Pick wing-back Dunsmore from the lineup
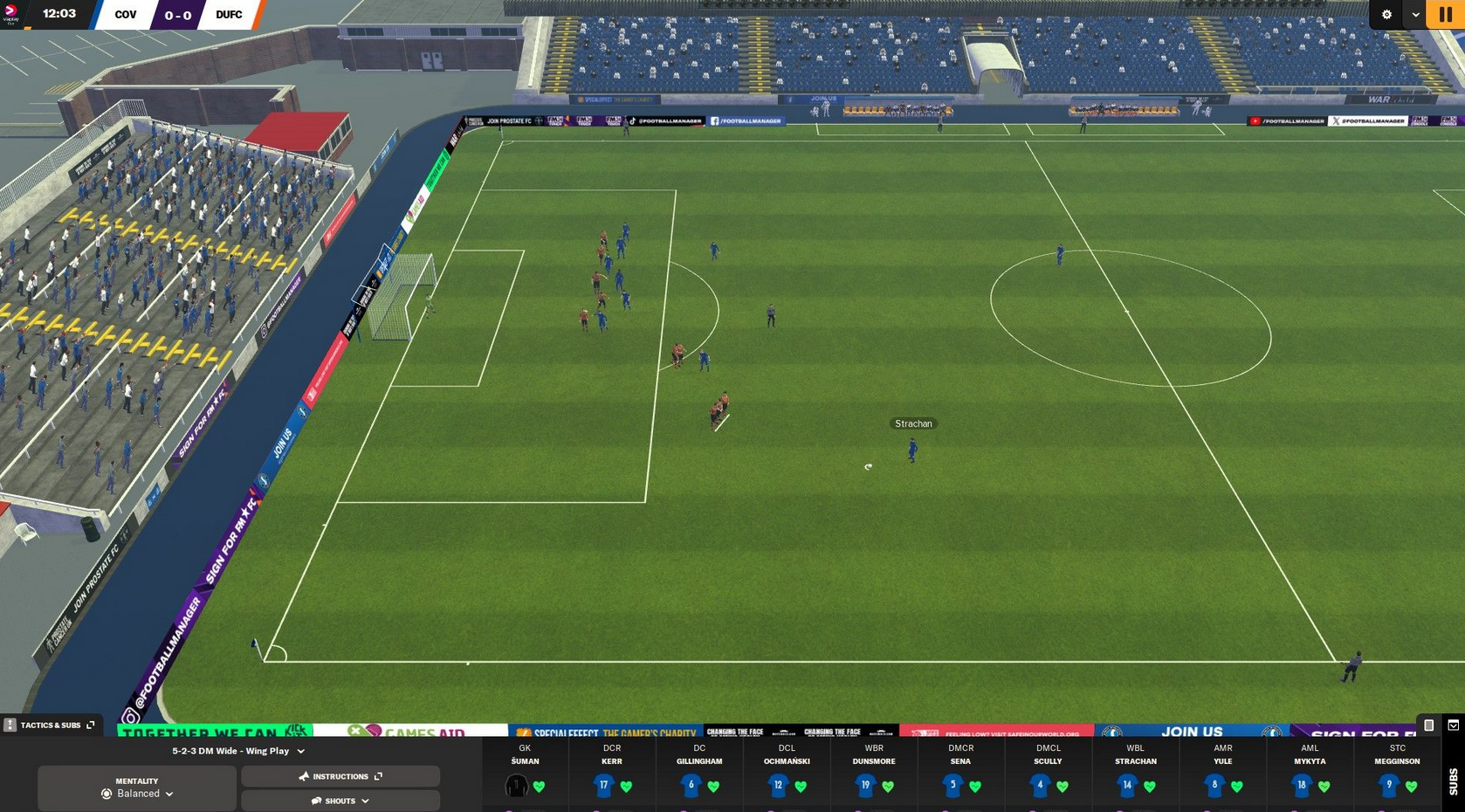Screen dimensions: 1465x812 (866, 785)
